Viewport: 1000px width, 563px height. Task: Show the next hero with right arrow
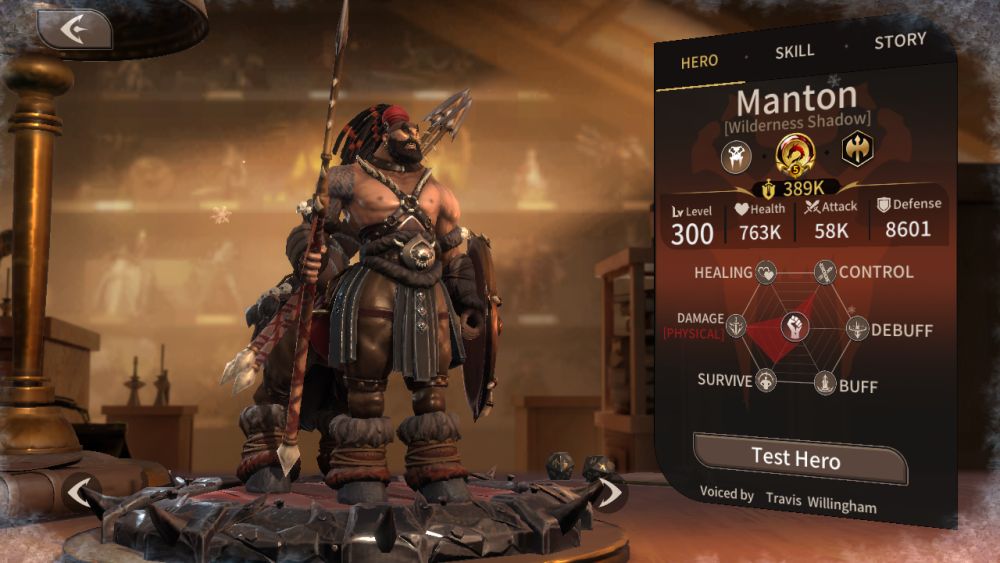pos(609,492)
